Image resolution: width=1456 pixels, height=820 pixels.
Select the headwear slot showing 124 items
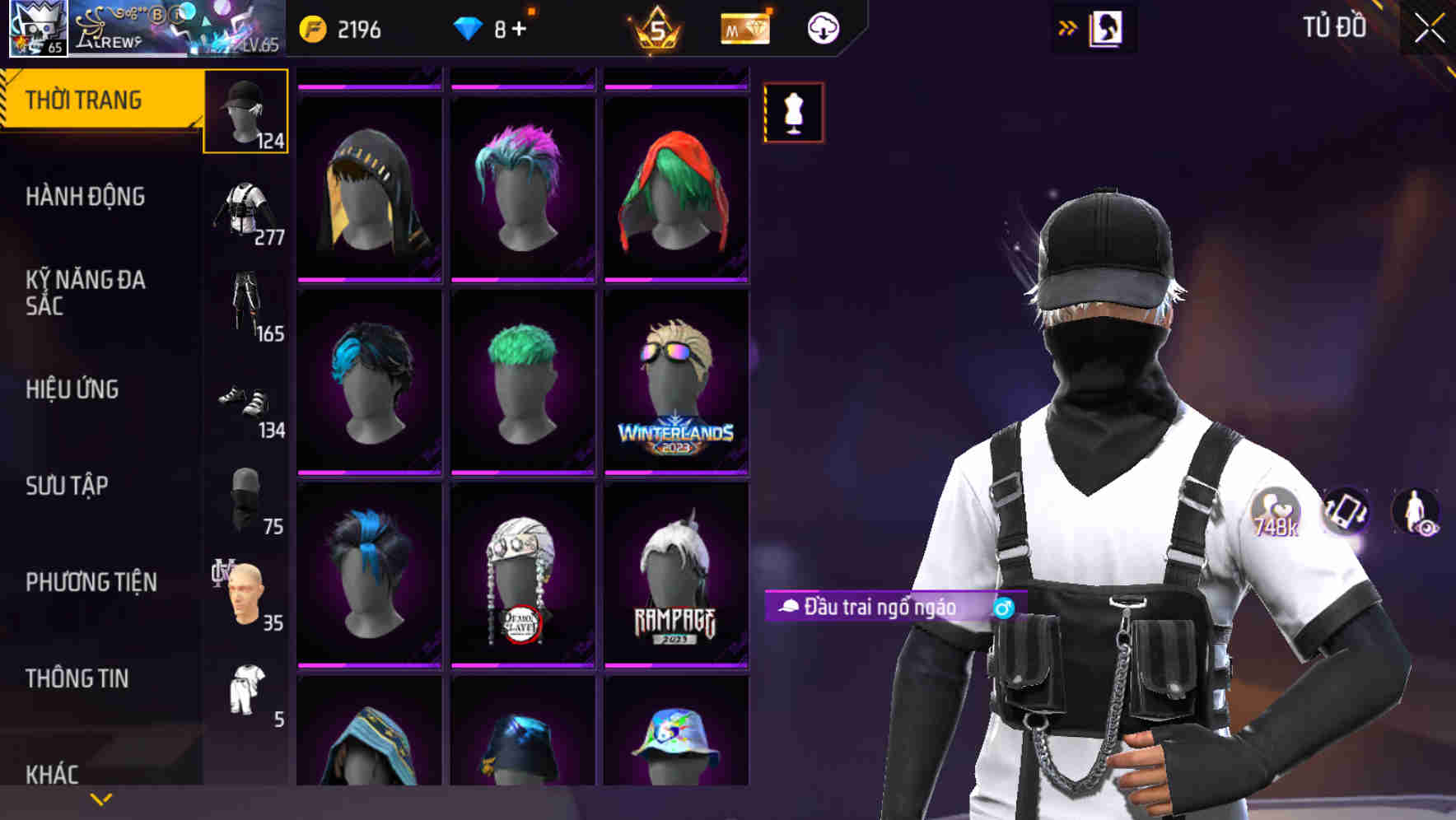[x=245, y=111]
